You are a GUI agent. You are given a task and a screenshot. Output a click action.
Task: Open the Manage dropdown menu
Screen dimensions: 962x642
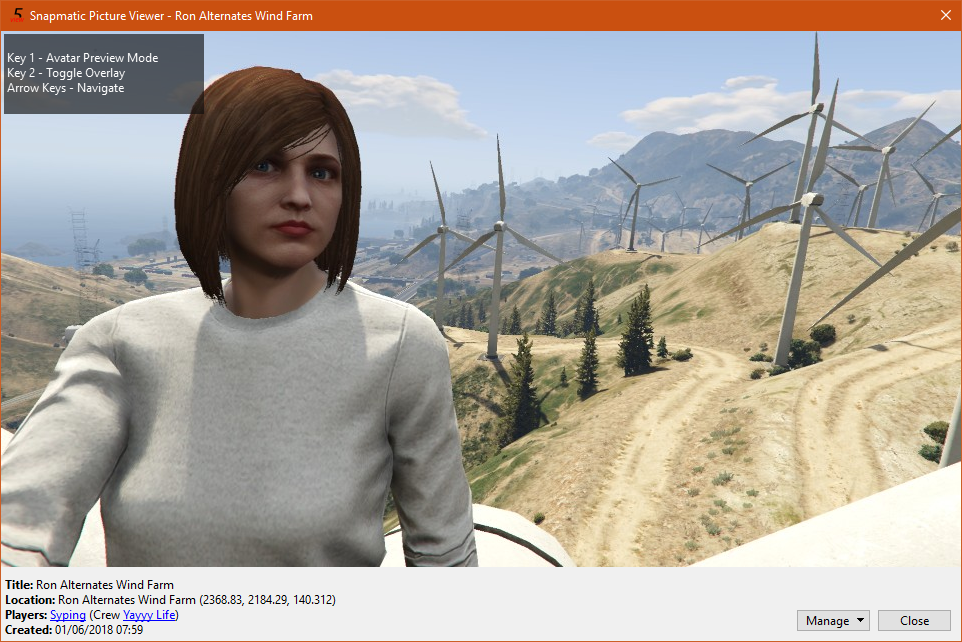pyautogui.click(x=833, y=621)
